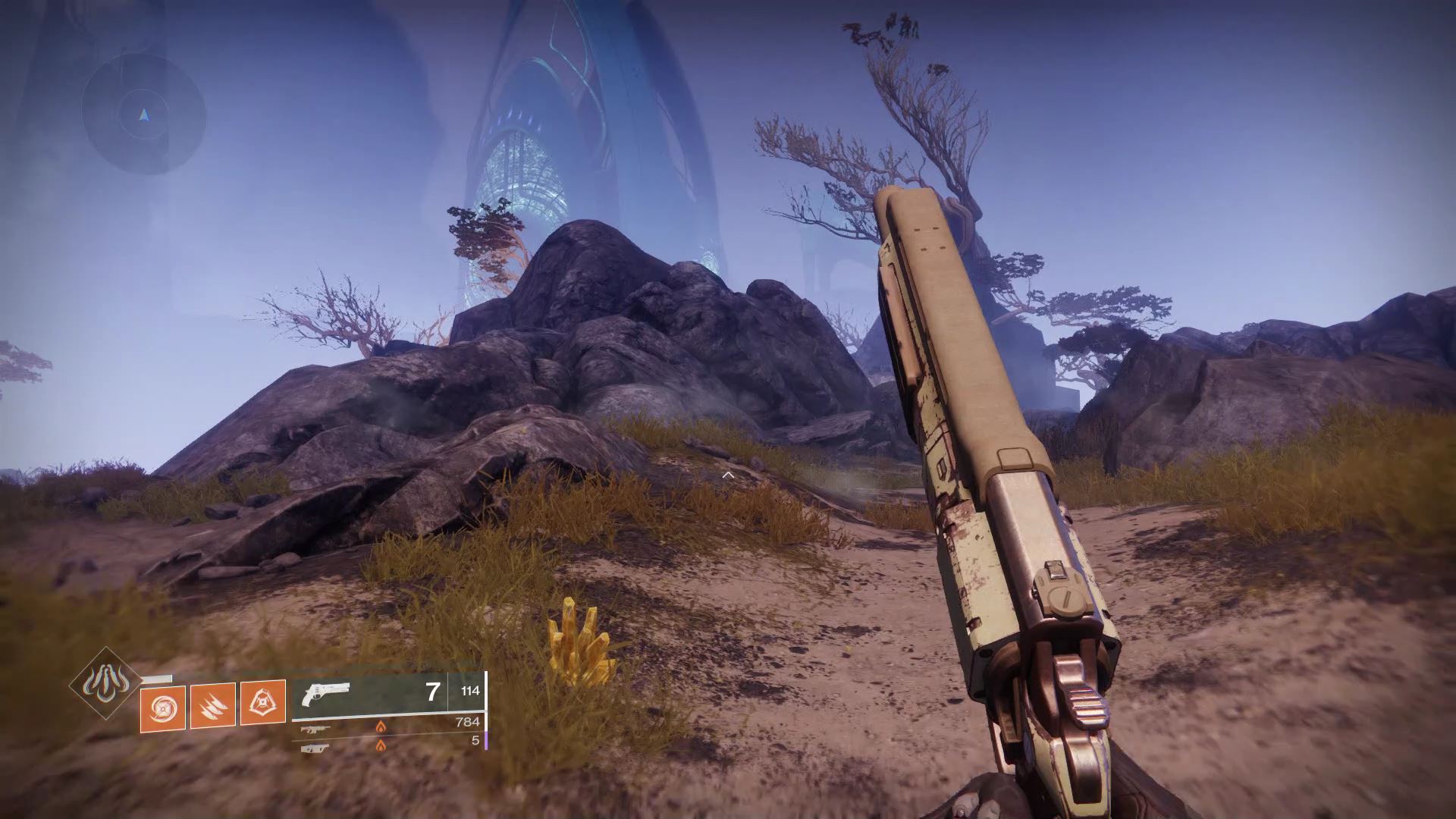Image resolution: width=1456 pixels, height=819 pixels.
Task: Trigger the hooded class ability icon
Action: click(x=263, y=703)
